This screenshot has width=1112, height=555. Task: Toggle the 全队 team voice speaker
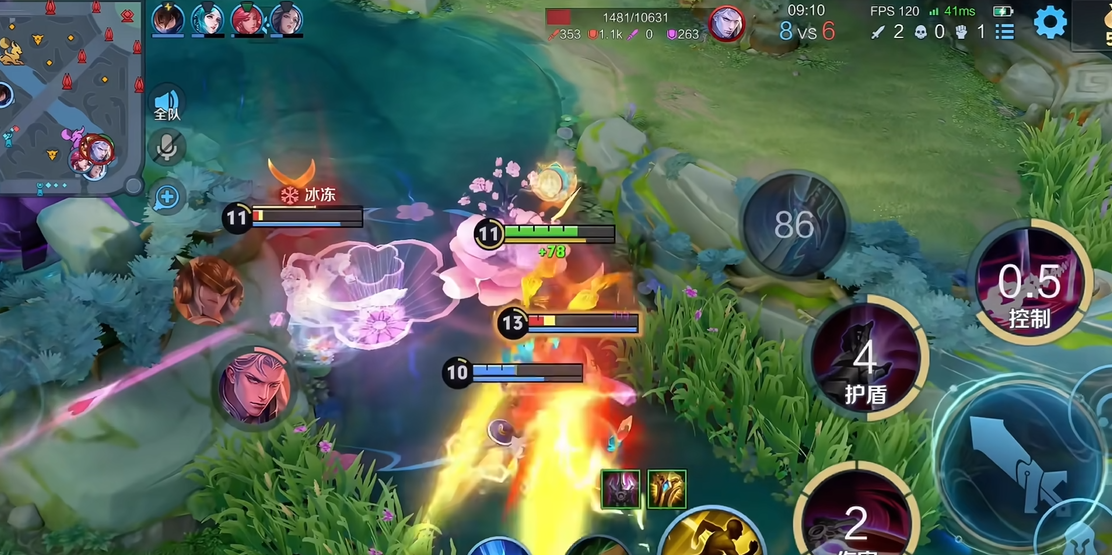(167, 103)
